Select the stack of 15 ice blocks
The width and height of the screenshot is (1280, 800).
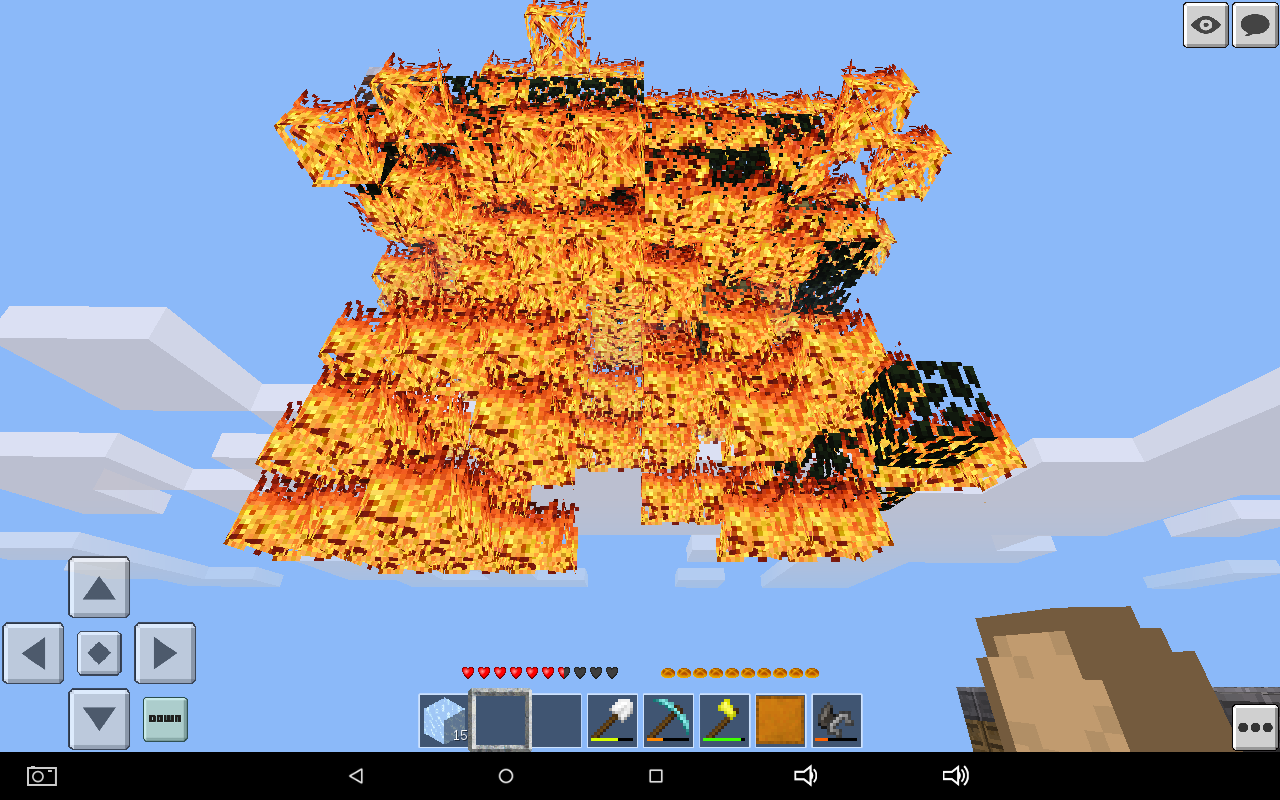coord(443,720)
